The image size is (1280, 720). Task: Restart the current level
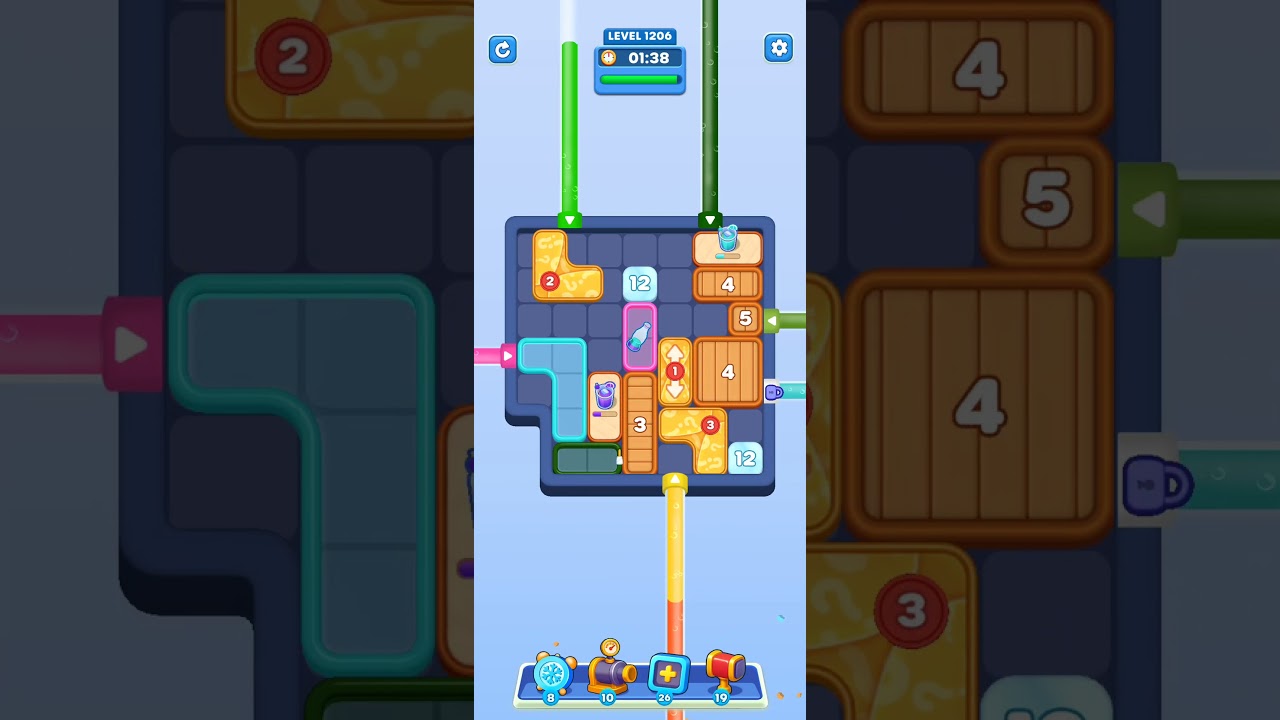[x=503, y=50]
